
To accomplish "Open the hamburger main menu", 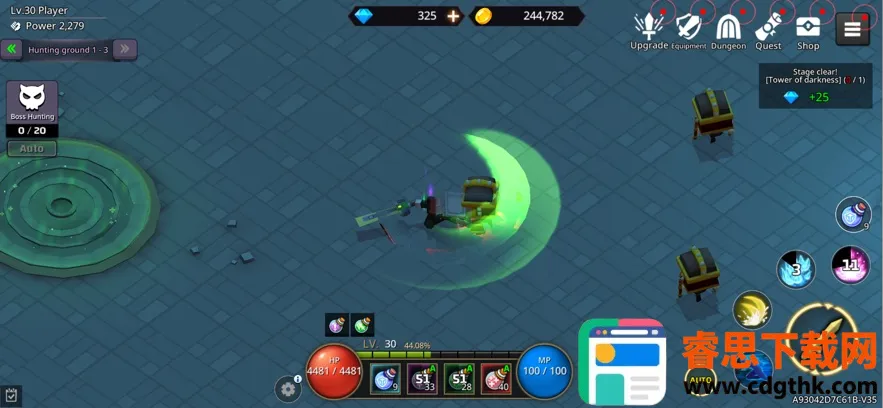I will [852, 29].
